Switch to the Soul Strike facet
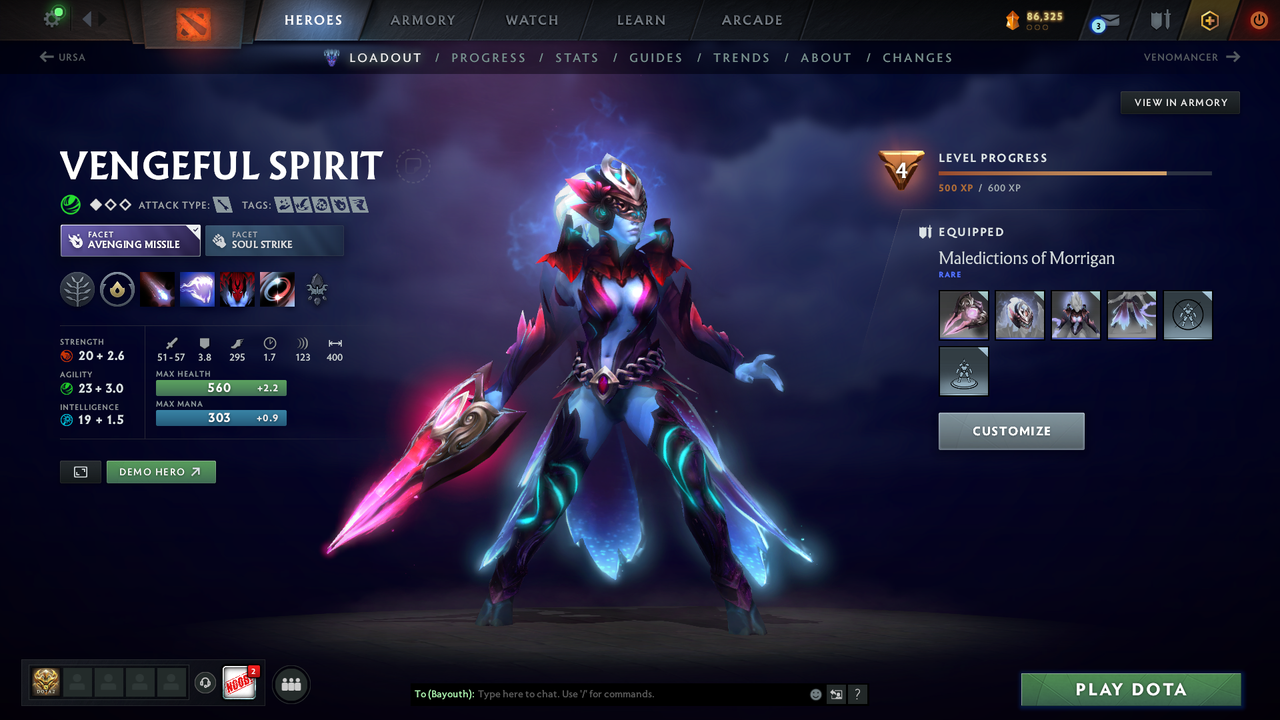The height and width of the screenshot is (720, 1280). [274, 240]
